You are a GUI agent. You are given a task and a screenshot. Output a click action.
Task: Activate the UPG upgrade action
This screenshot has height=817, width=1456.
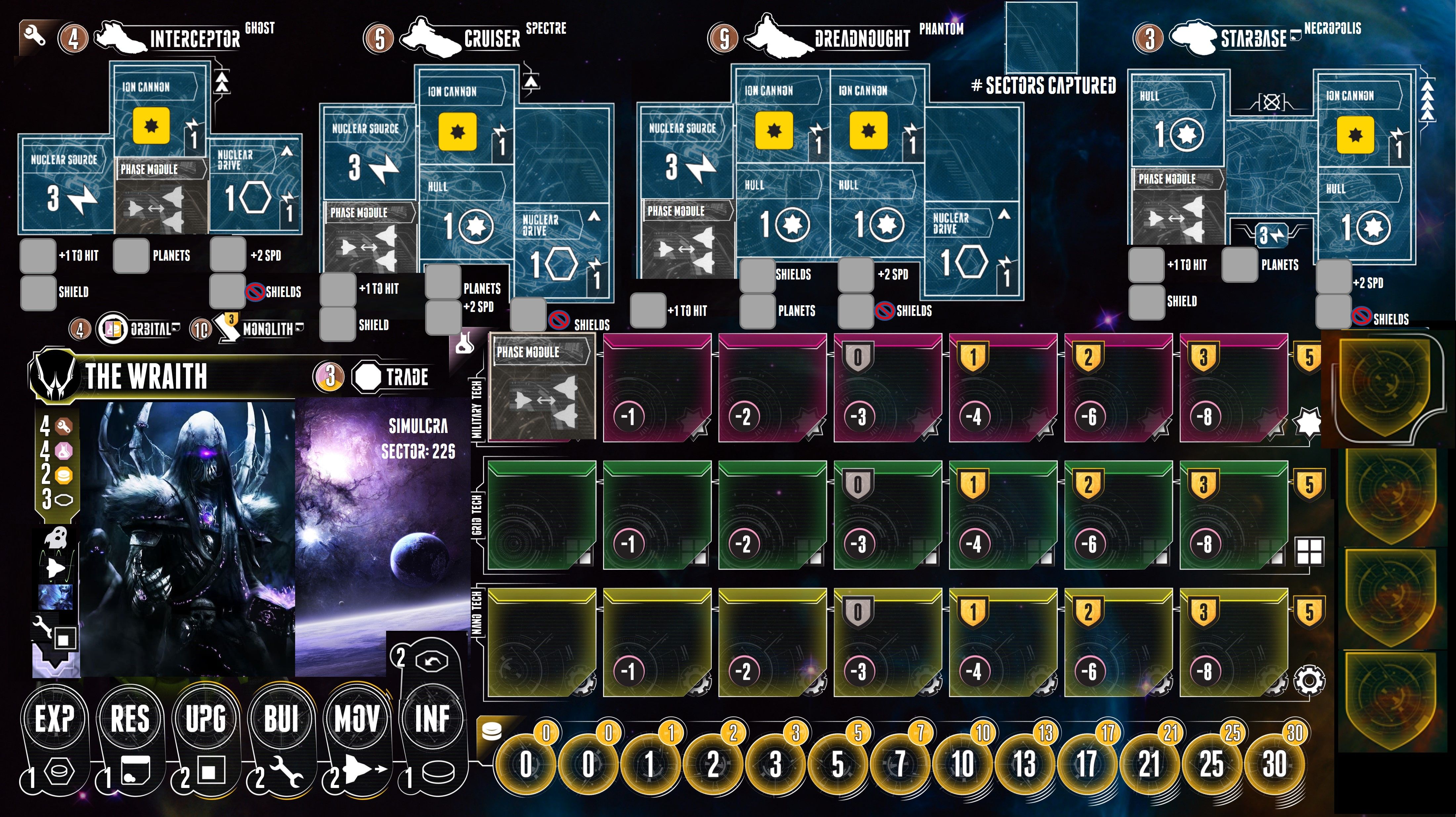click(206, 719)
